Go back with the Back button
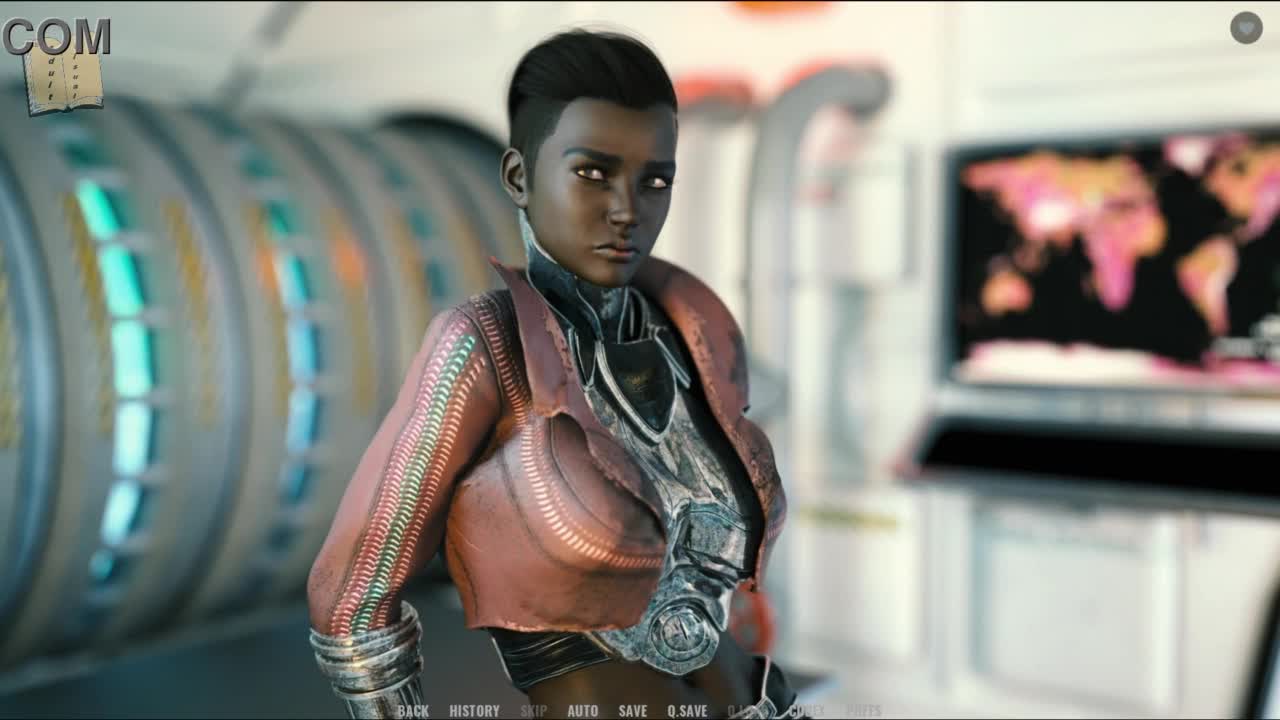This screenshot has width=1280, height=720. 412,711
